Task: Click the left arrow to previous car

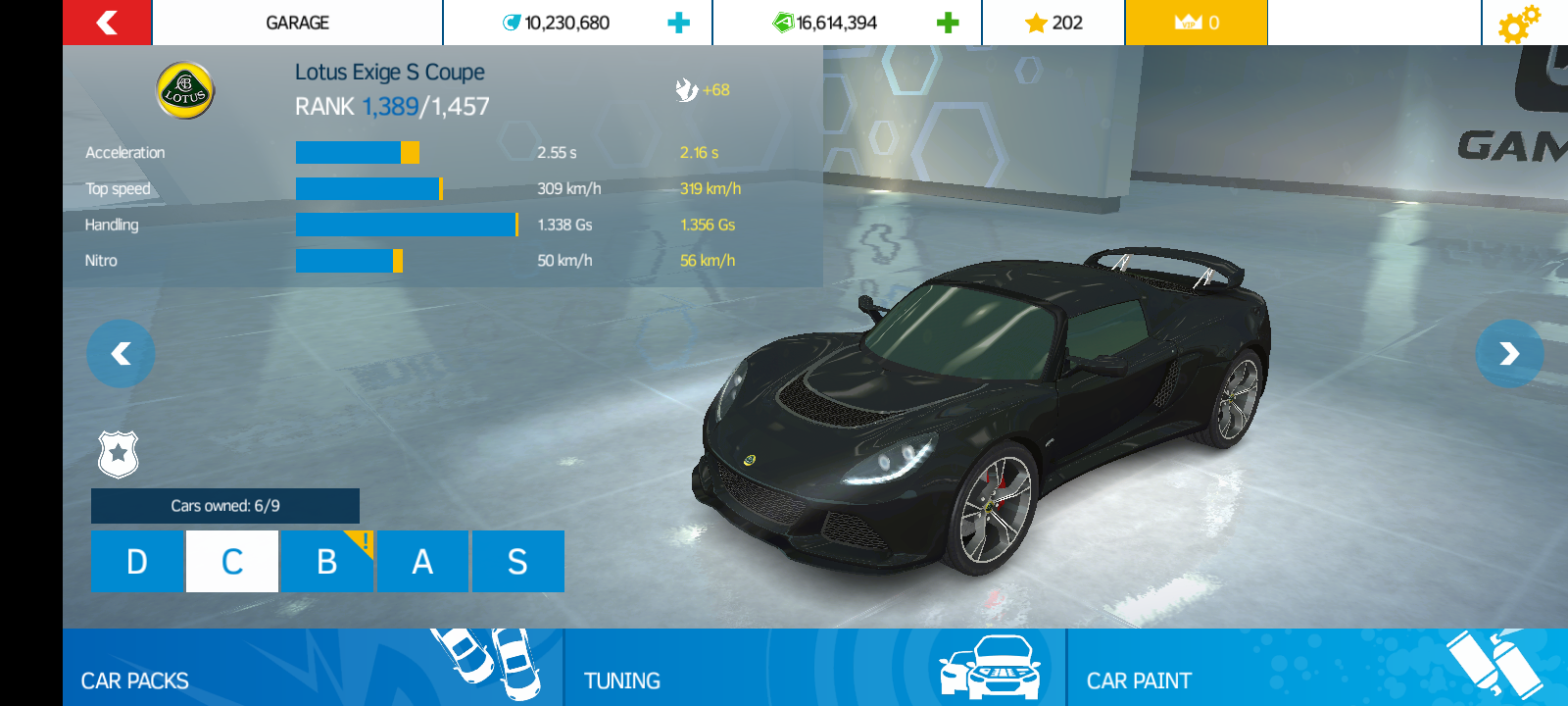Action: pos(121,354)
